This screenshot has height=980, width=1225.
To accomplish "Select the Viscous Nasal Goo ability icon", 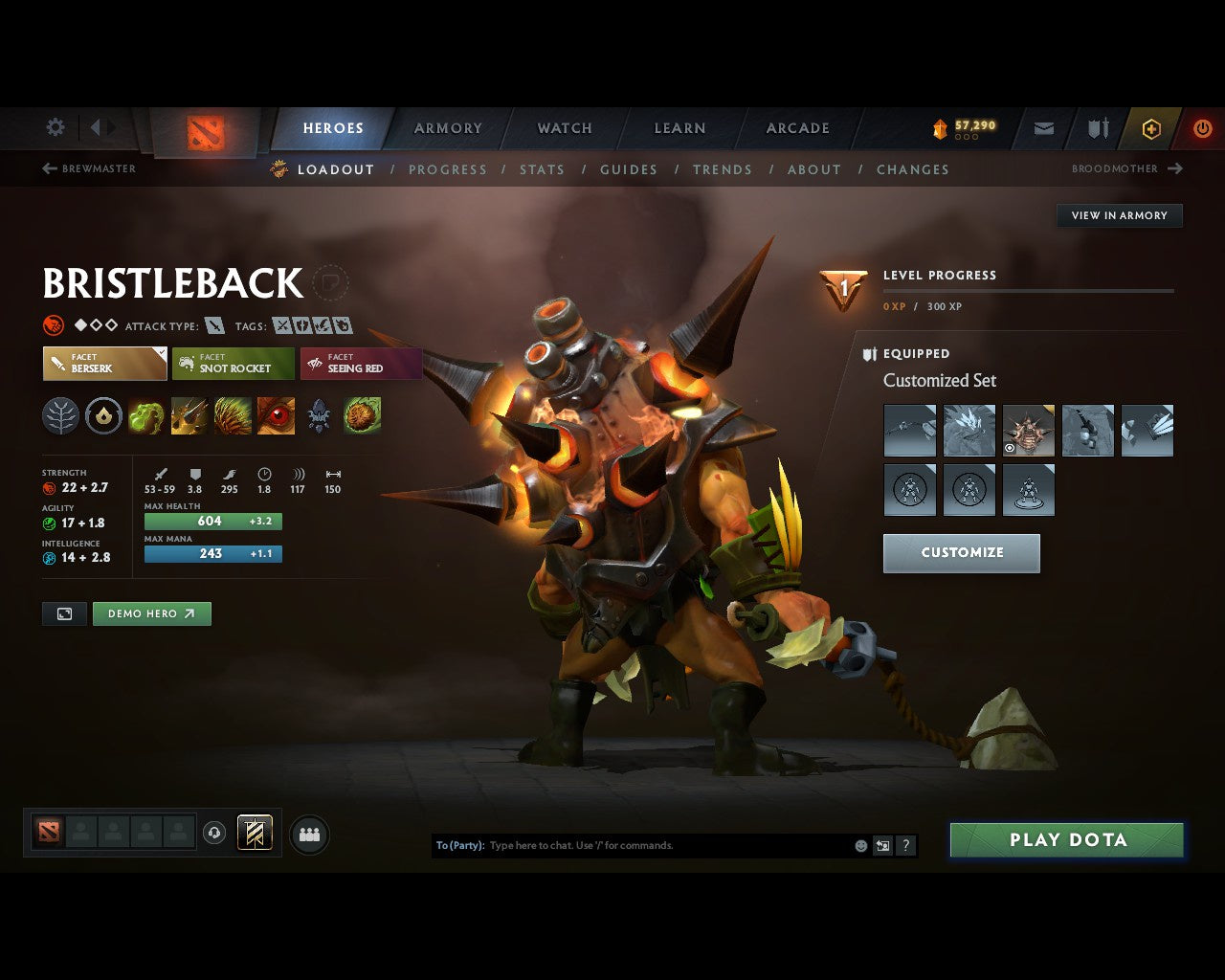I will coord(146,415).
